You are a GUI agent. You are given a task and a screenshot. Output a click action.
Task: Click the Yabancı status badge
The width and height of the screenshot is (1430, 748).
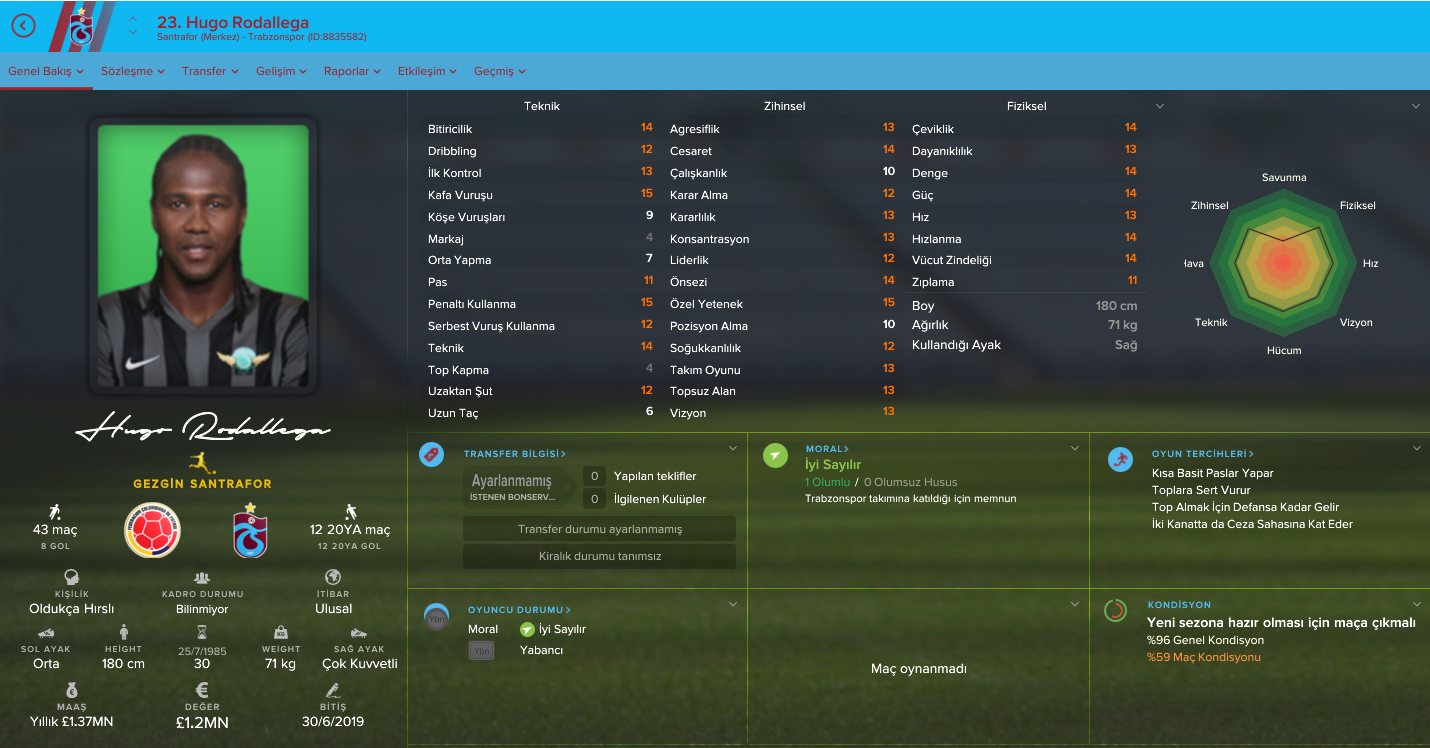point(481,650)
